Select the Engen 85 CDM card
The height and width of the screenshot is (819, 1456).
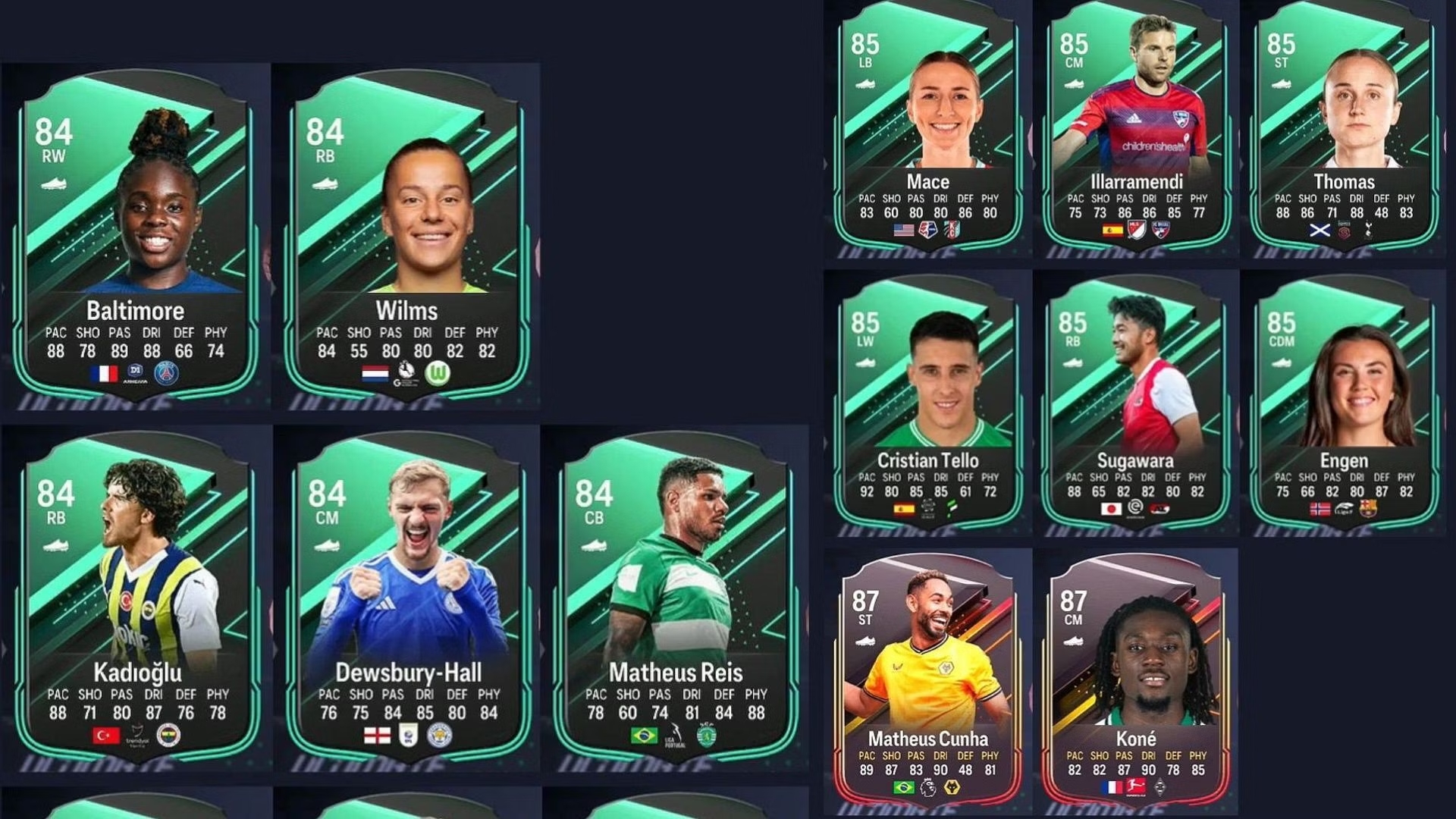[x=1344, y=406]
